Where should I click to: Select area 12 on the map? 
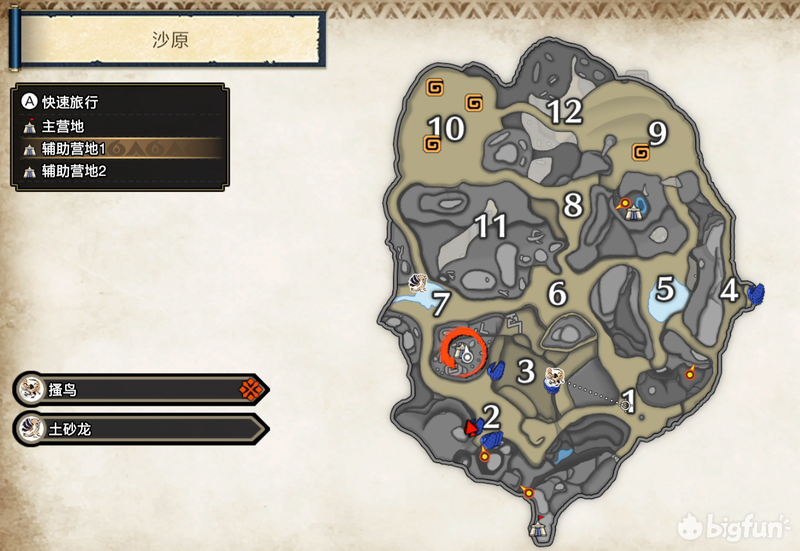pyautogui.click(x=564, y=111)
